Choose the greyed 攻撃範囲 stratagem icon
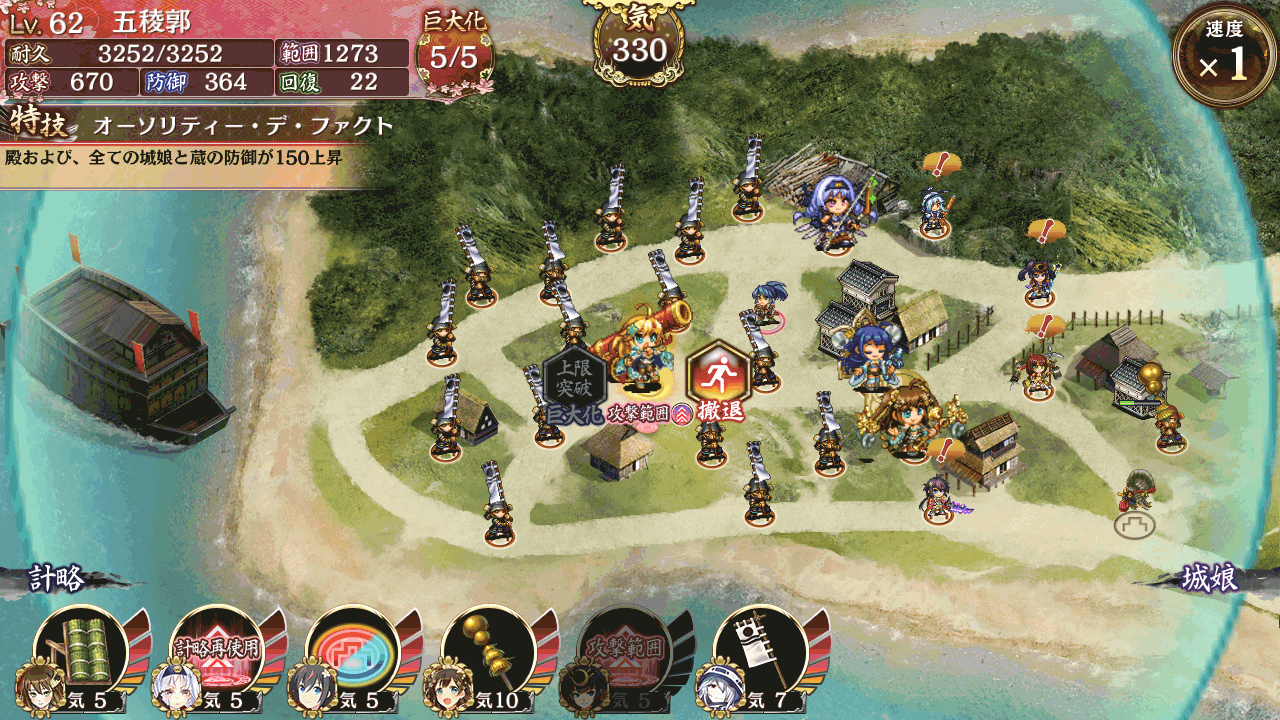Screen dimensions: 1280x720 click(x=625, y=651)
